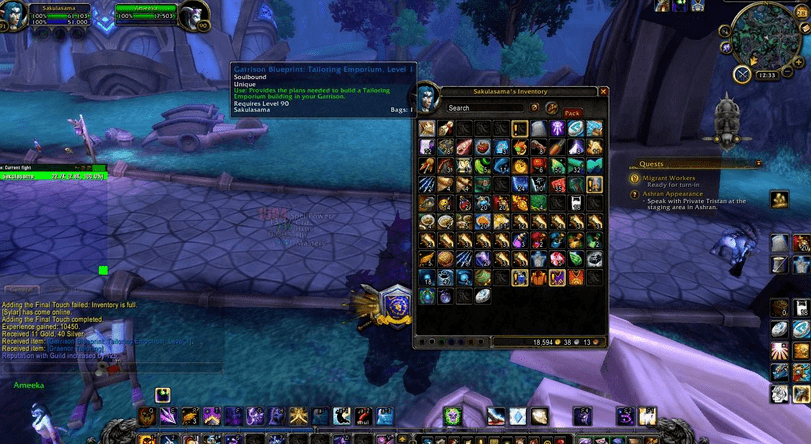The image size is (811, 444).
Task: Click the round toggle beside inventory search
Action: (x=535, y=108)
